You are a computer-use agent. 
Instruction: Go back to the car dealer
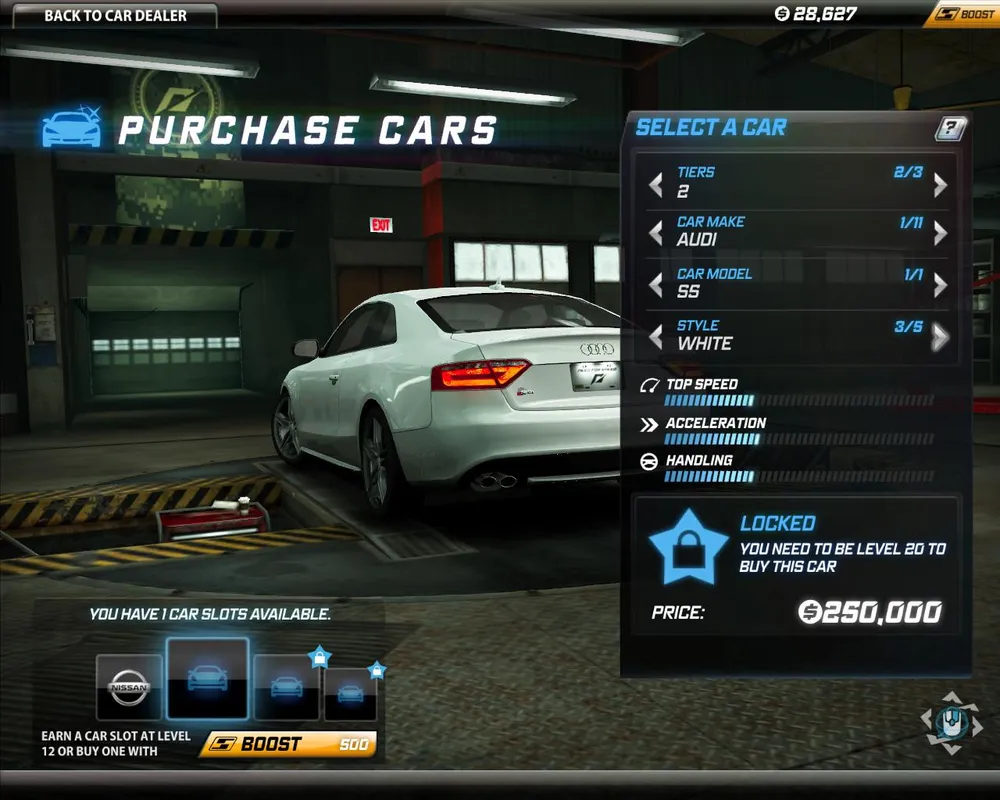click(x=115, y=16)
